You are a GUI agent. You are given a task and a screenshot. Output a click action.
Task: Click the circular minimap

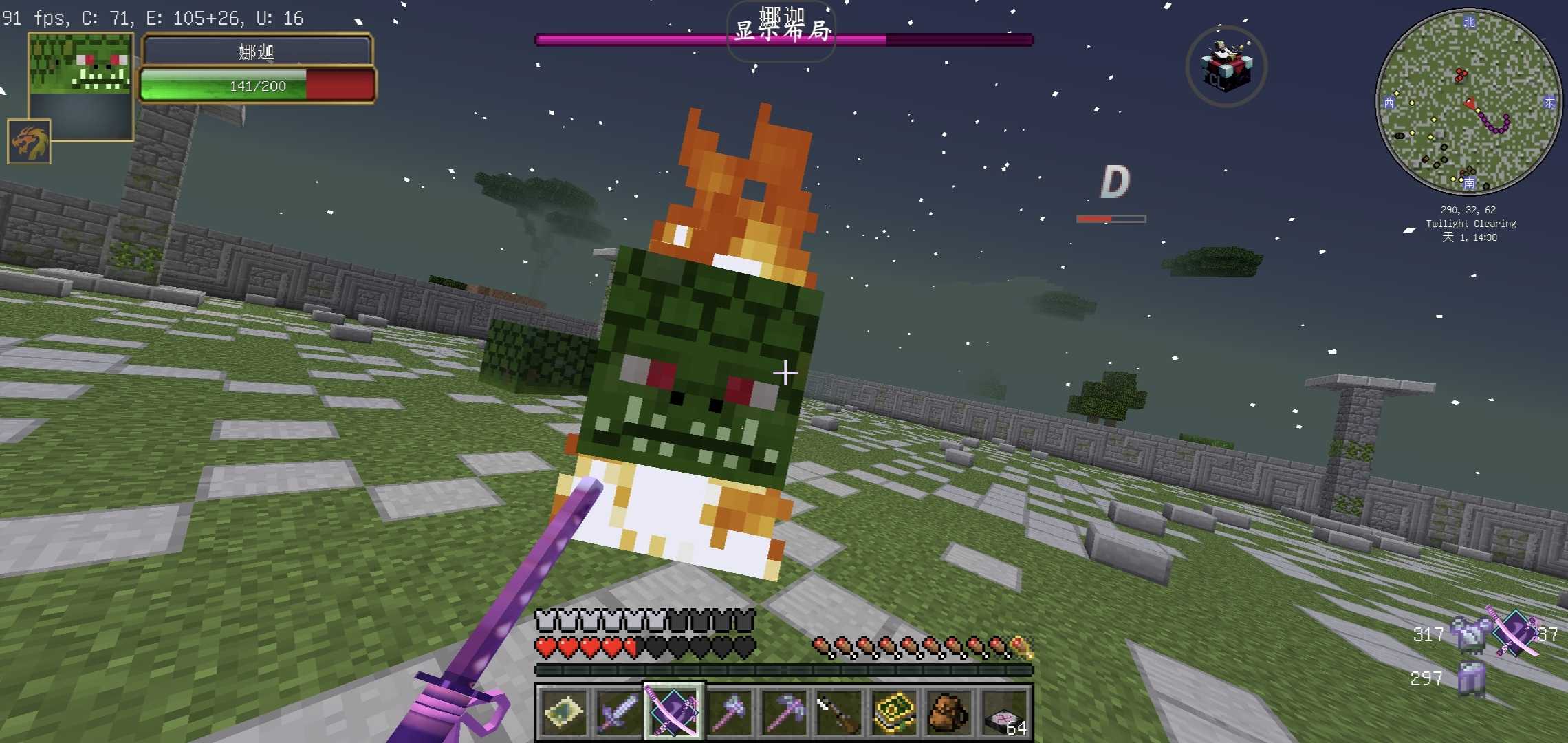click(x=1468, y=101)
